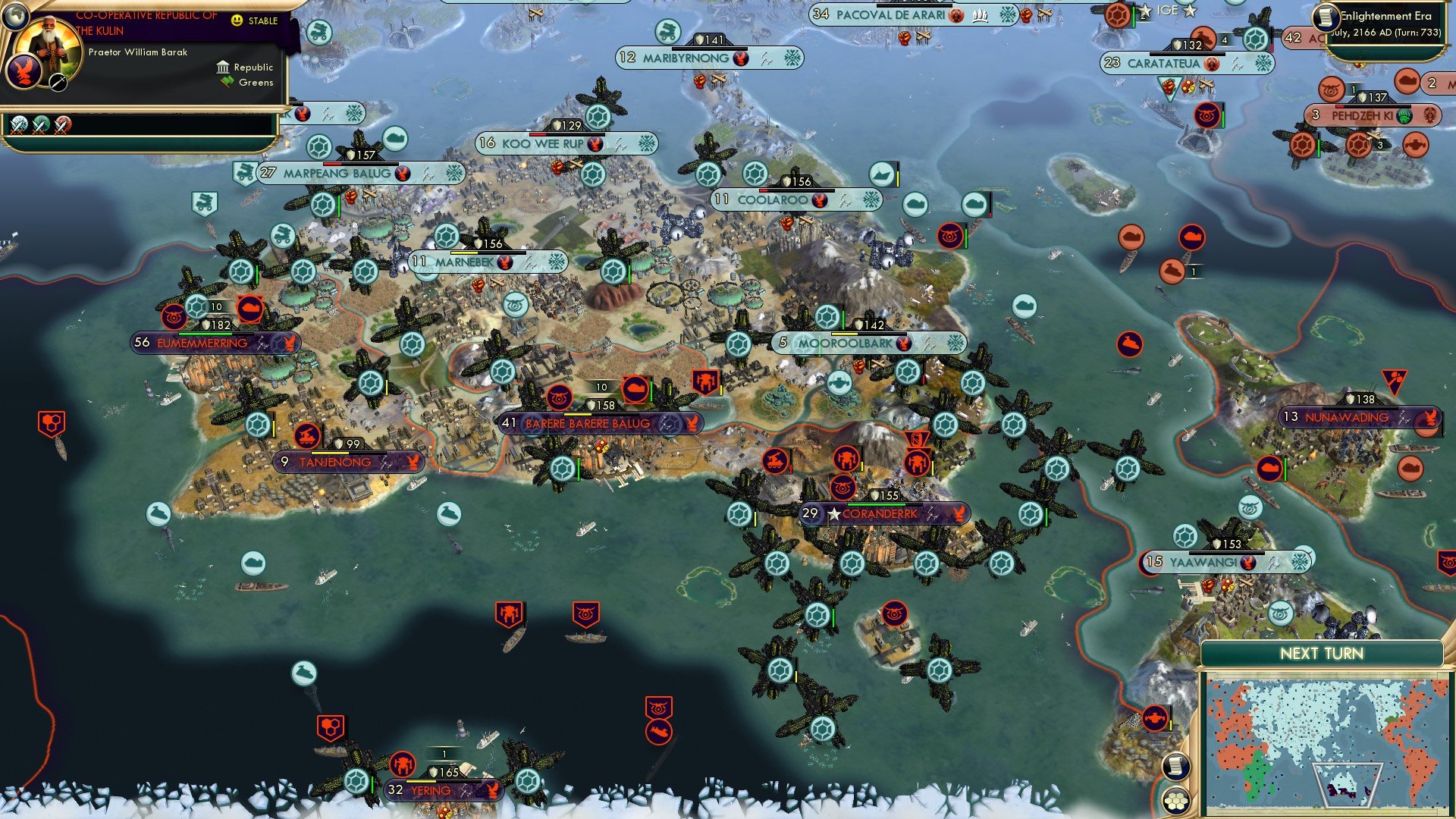Click the Republic government pillar icon
Image resolution: width=1456 pixels, height=819 pixels.
(x=223, y=67)
